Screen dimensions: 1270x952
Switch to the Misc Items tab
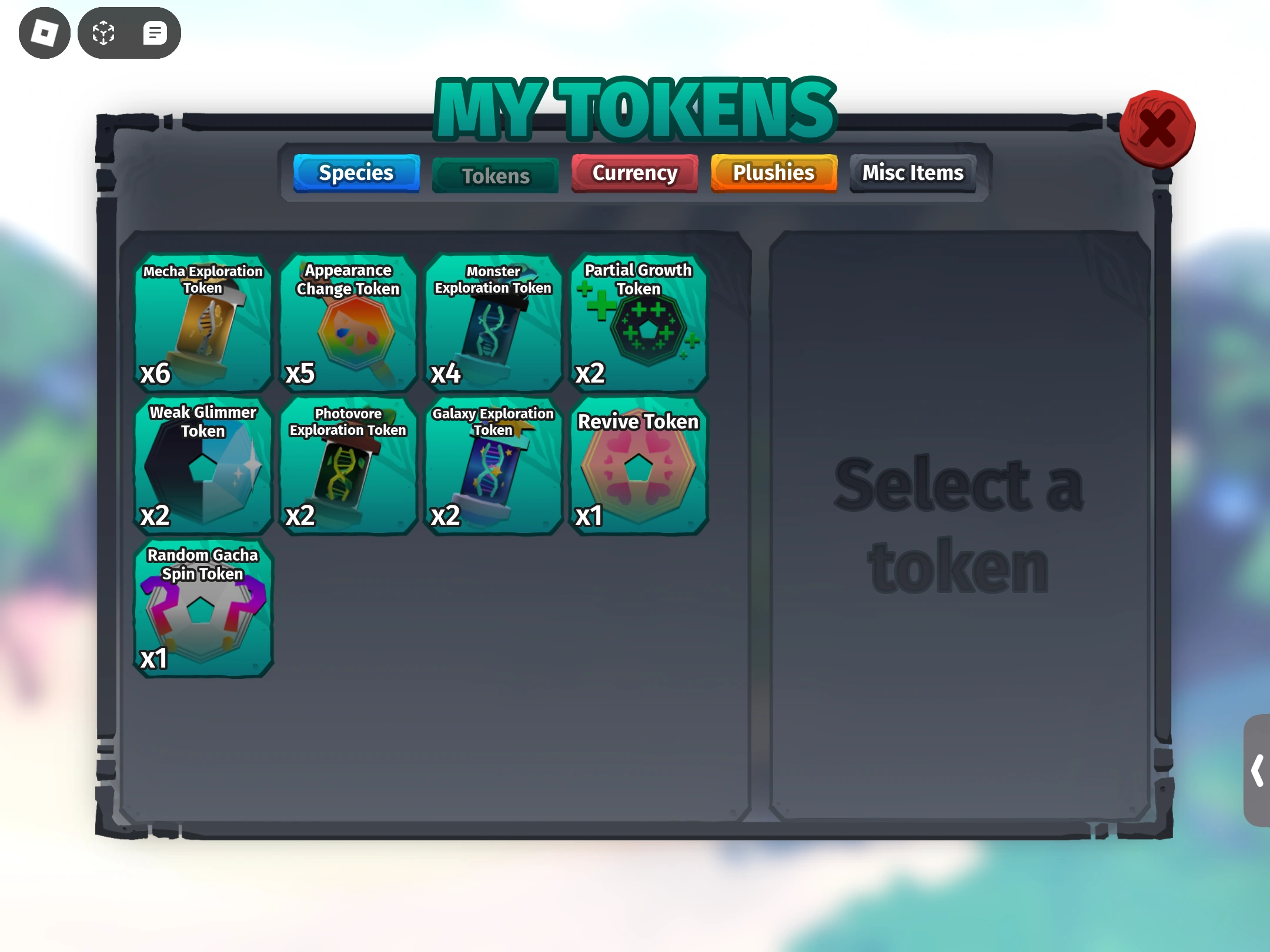(913, 172)
